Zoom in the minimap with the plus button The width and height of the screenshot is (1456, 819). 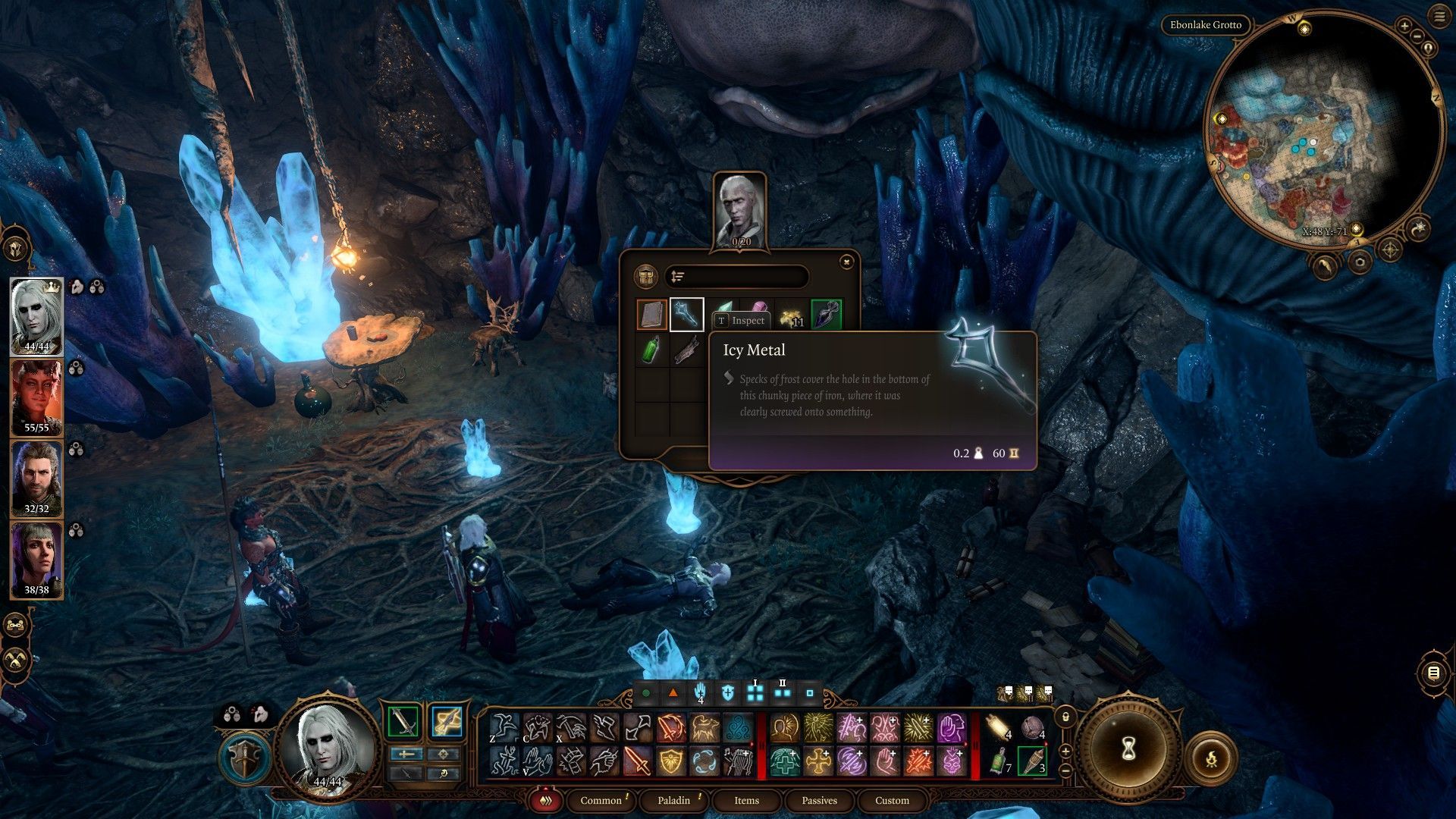[1404, 26]
